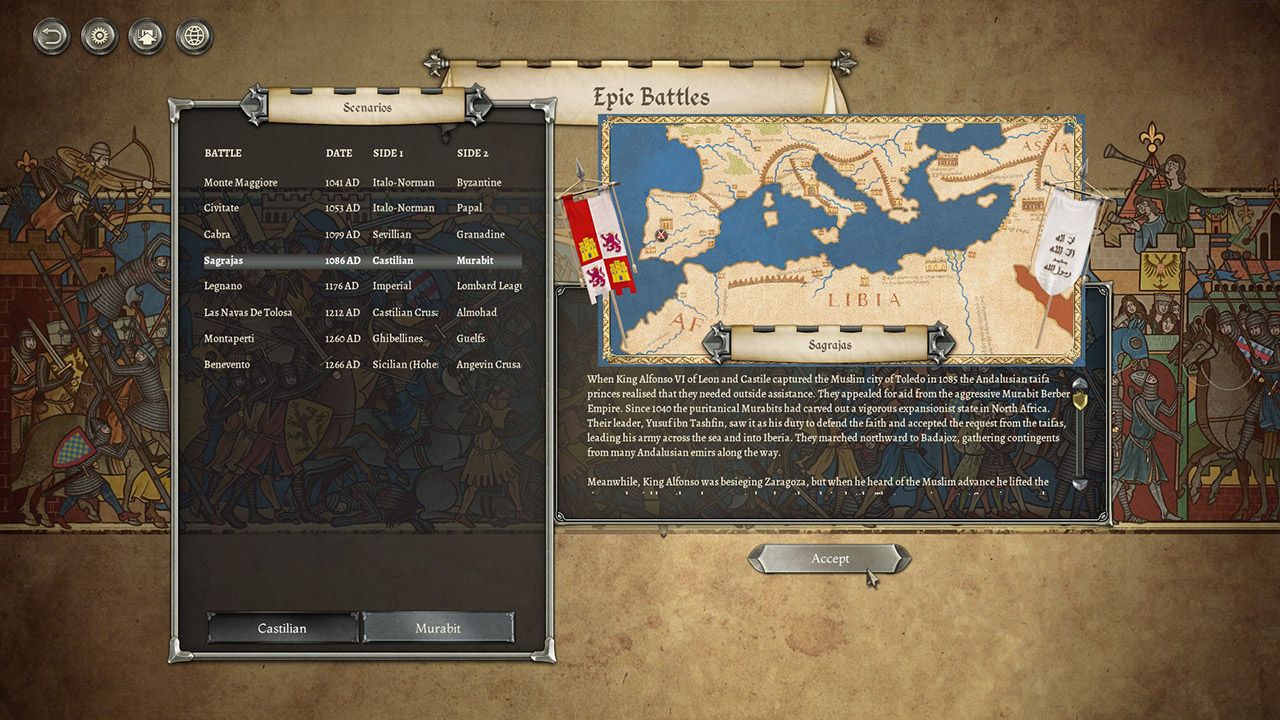The height and width of the screenshot is (720, 1280).
Task: Play as the Castilian side
Action: coord(282,628)
